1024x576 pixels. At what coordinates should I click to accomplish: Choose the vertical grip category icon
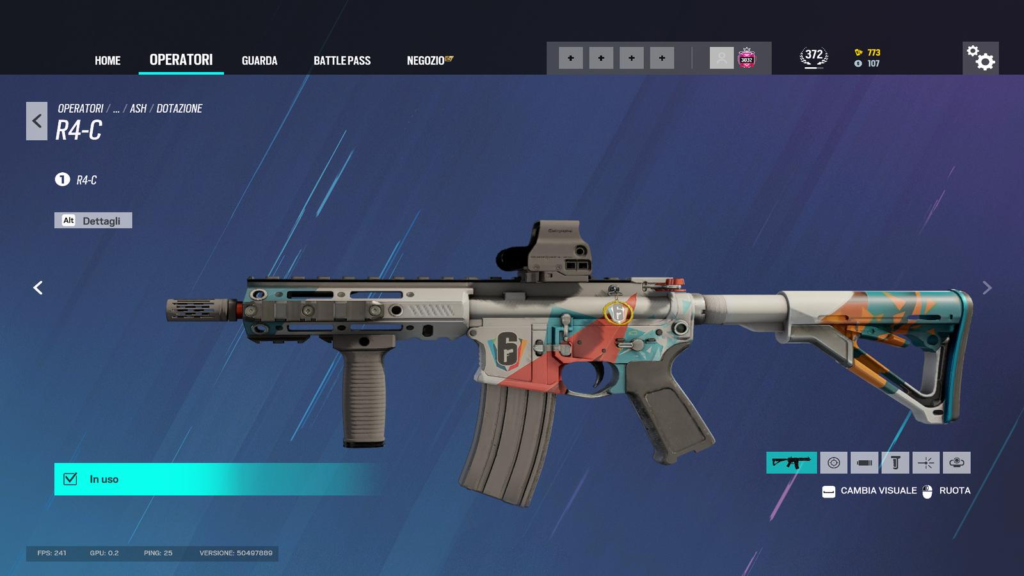point(896,463)
